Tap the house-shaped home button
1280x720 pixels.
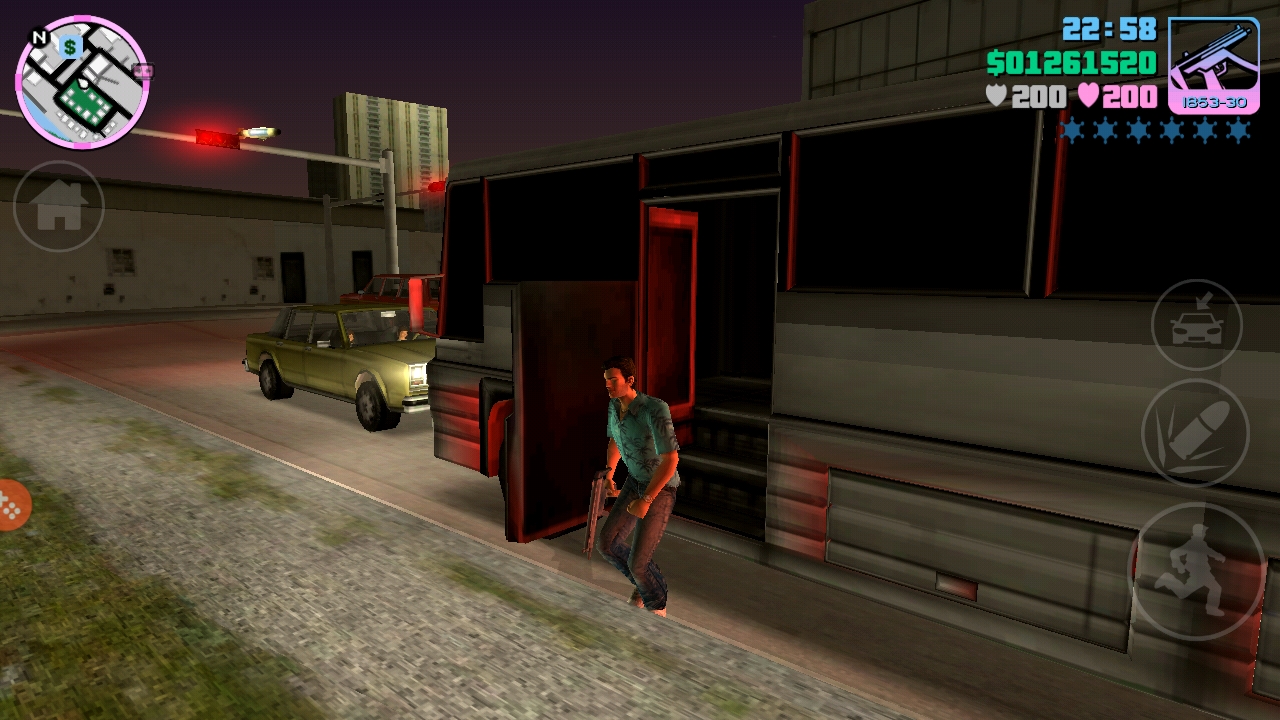click(58, 206)
